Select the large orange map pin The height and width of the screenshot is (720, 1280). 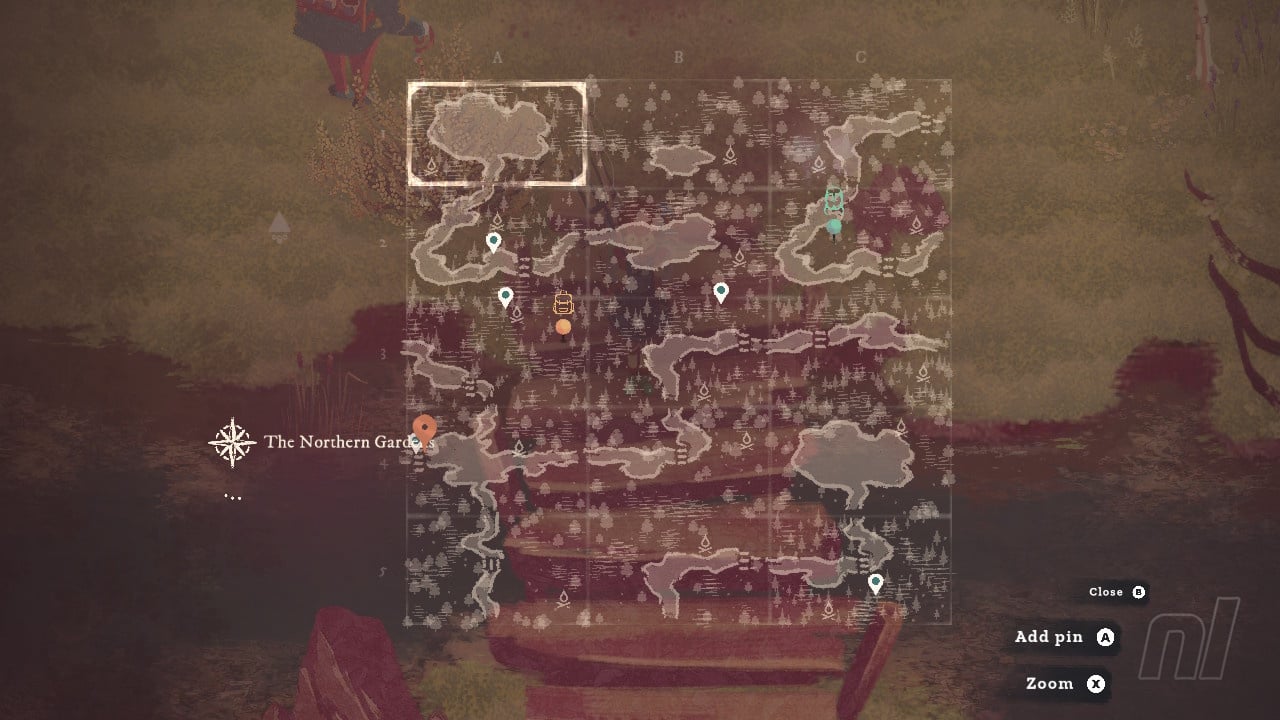[424, 430]
